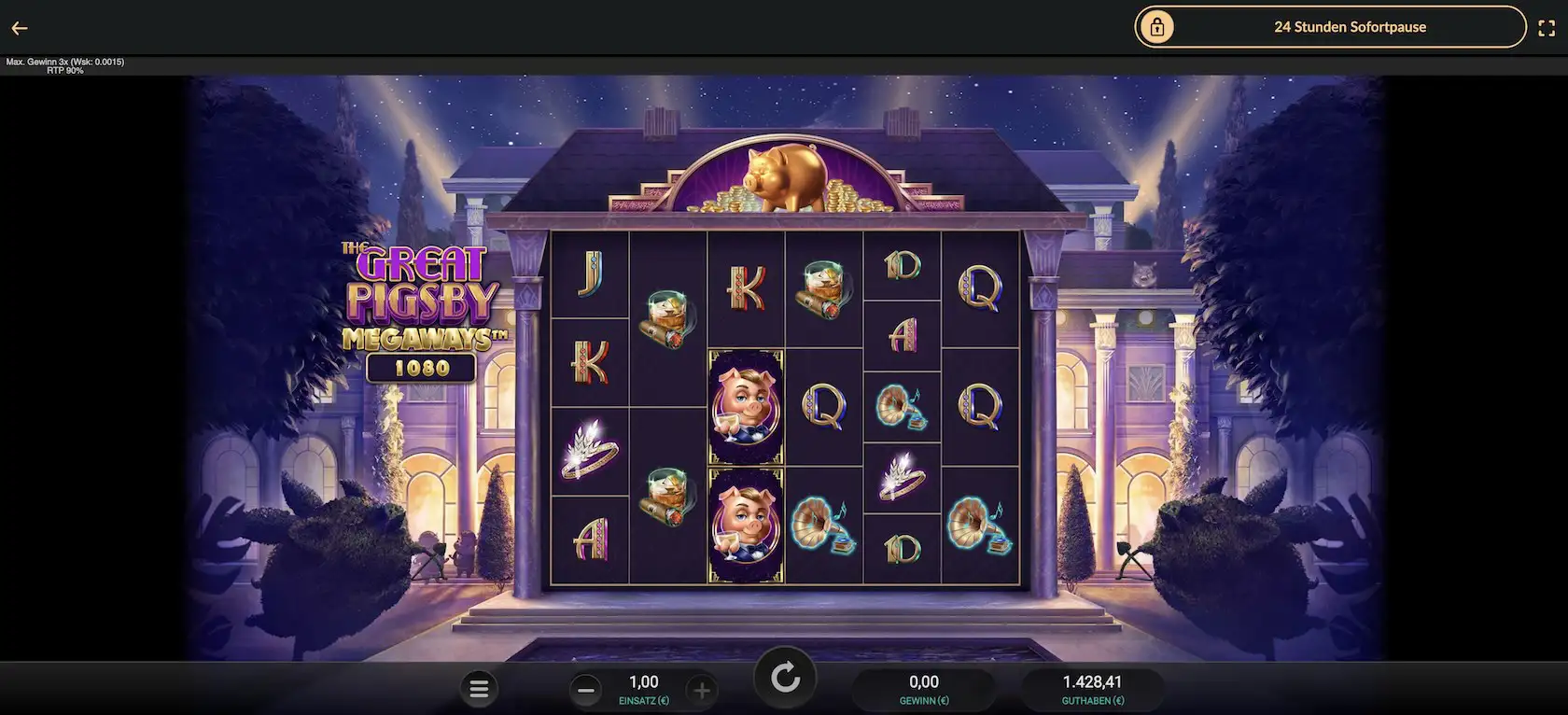Spin the reels with the circular arrow button

(785, 679)
